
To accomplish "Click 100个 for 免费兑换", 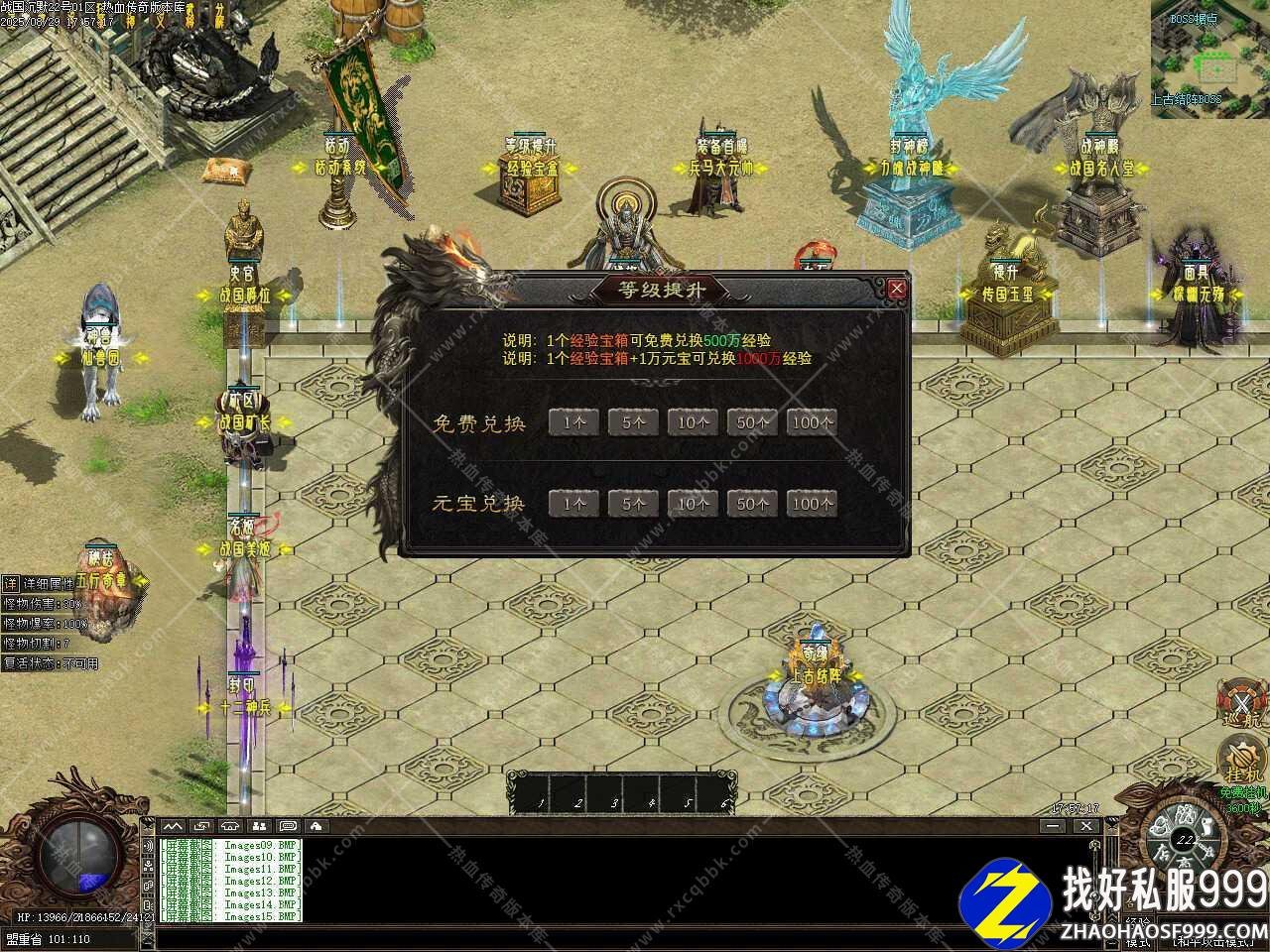I will (x=813, y=422).
